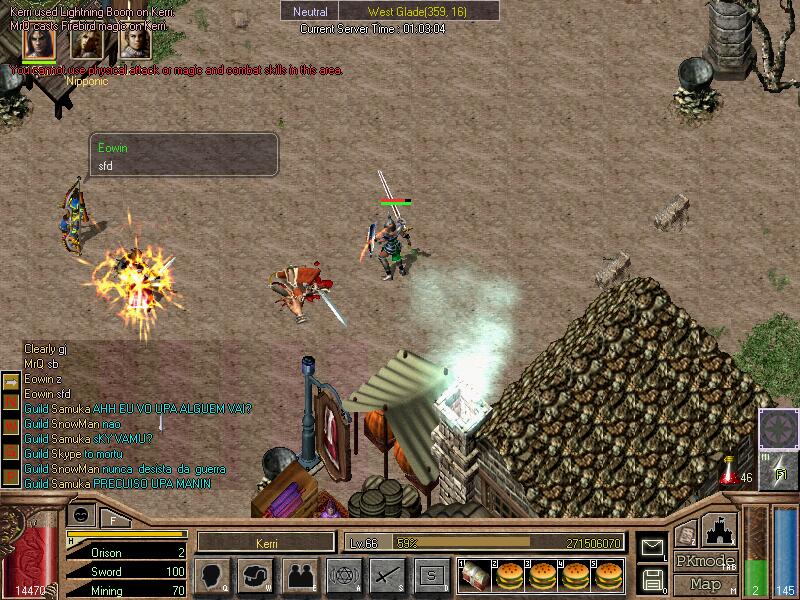This screenshot has width=800, height=600.
Task: Open the crossed sword combat skill button
Action: click(x=387, y=575)
